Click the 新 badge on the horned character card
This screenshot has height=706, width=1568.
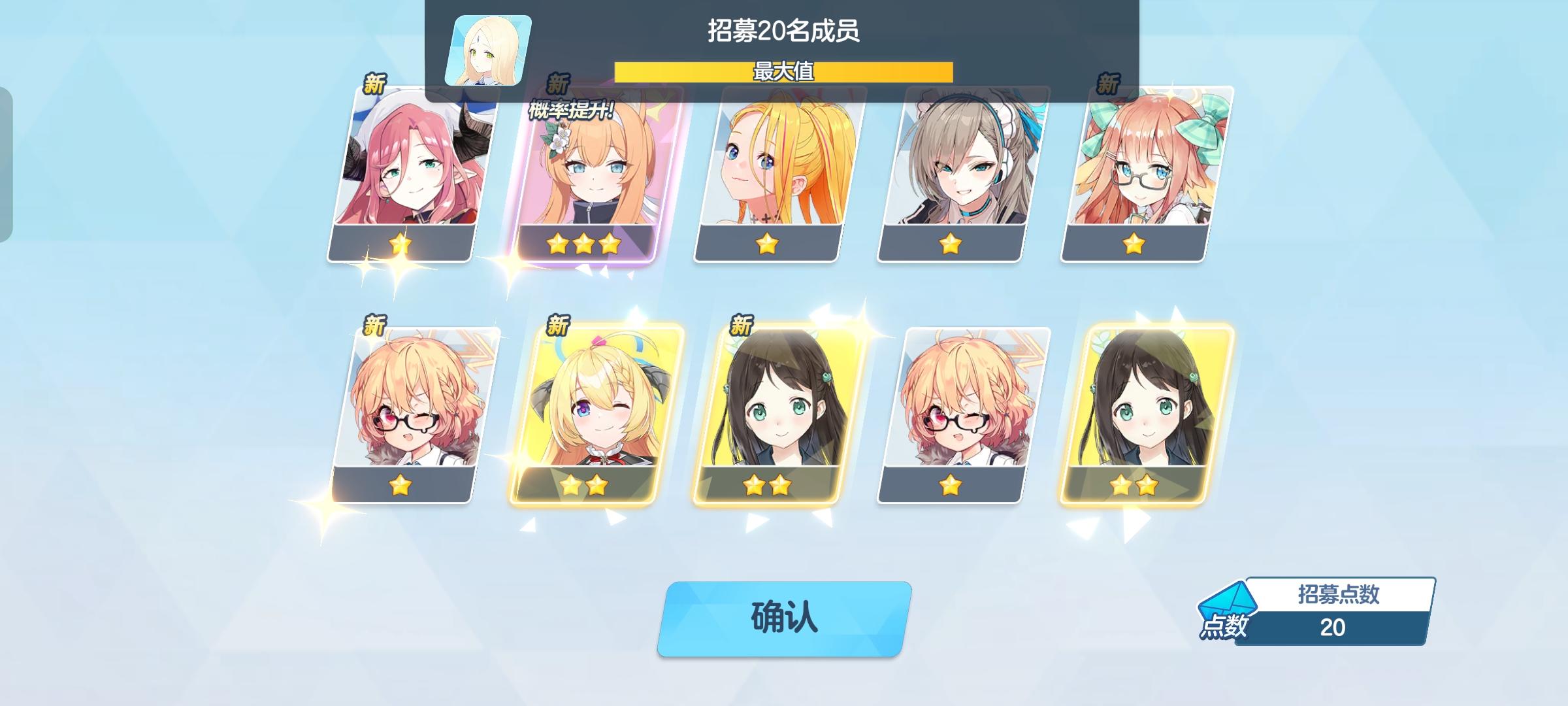tap(372, 84)
